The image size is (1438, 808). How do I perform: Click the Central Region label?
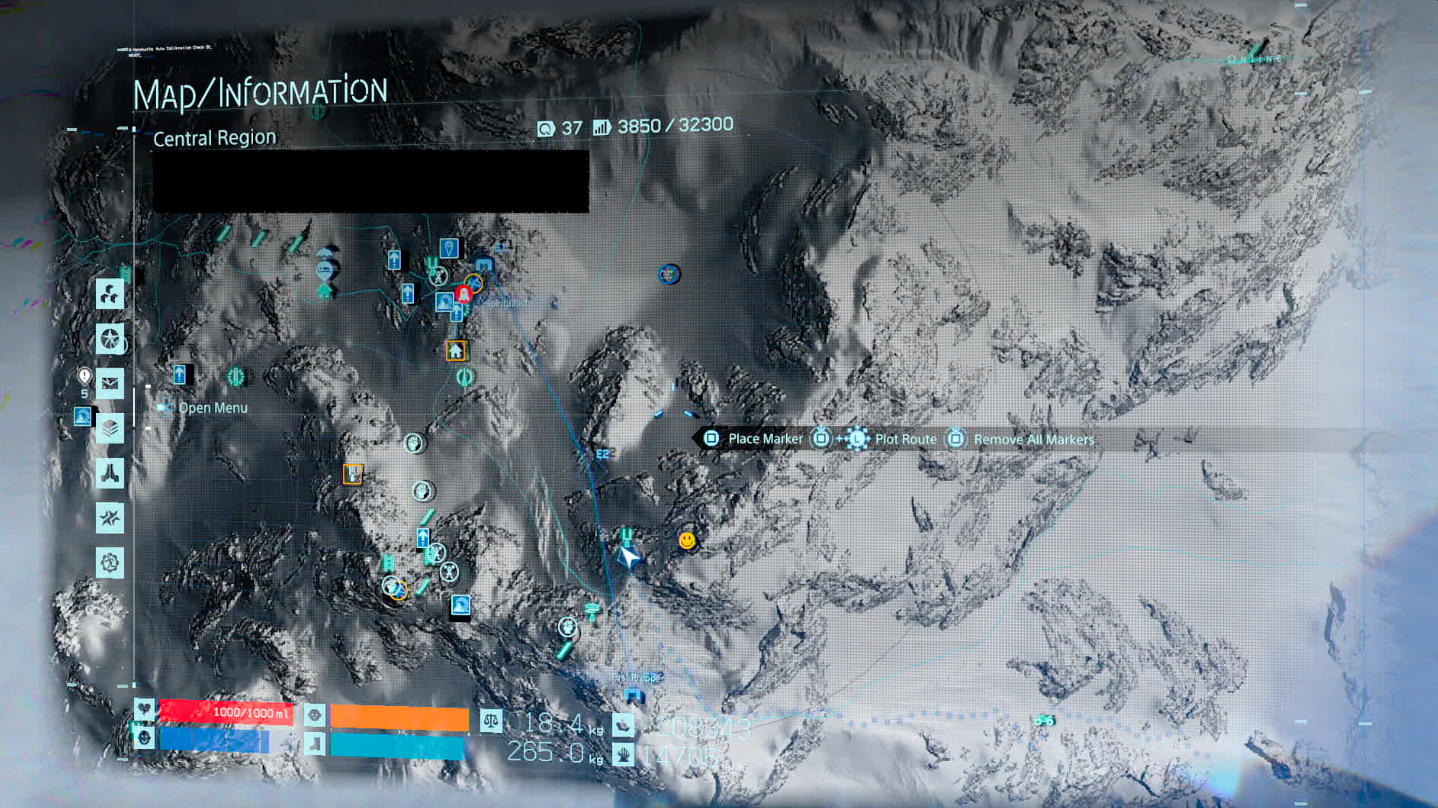(212, 137)
